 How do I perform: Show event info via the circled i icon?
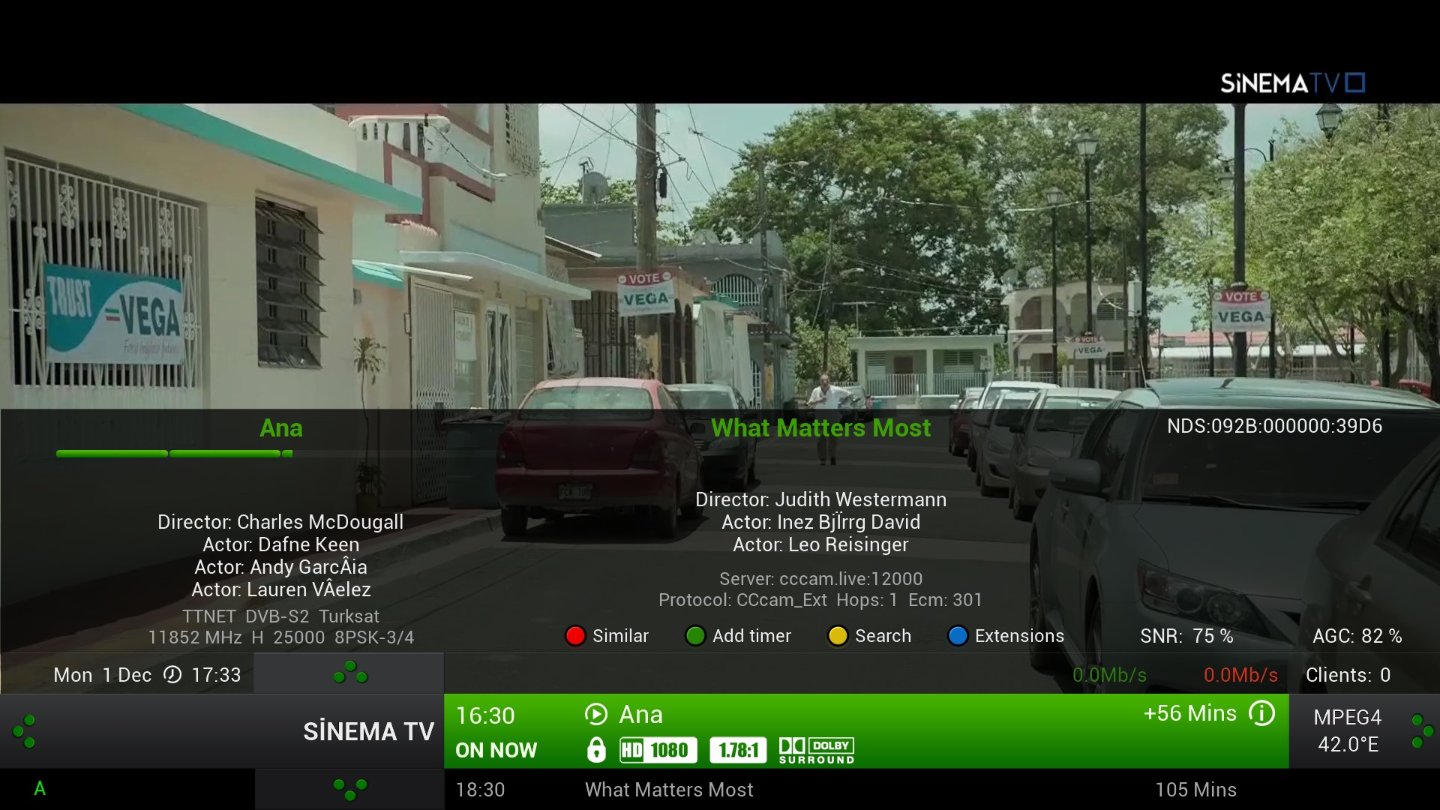pos(1262,714)
